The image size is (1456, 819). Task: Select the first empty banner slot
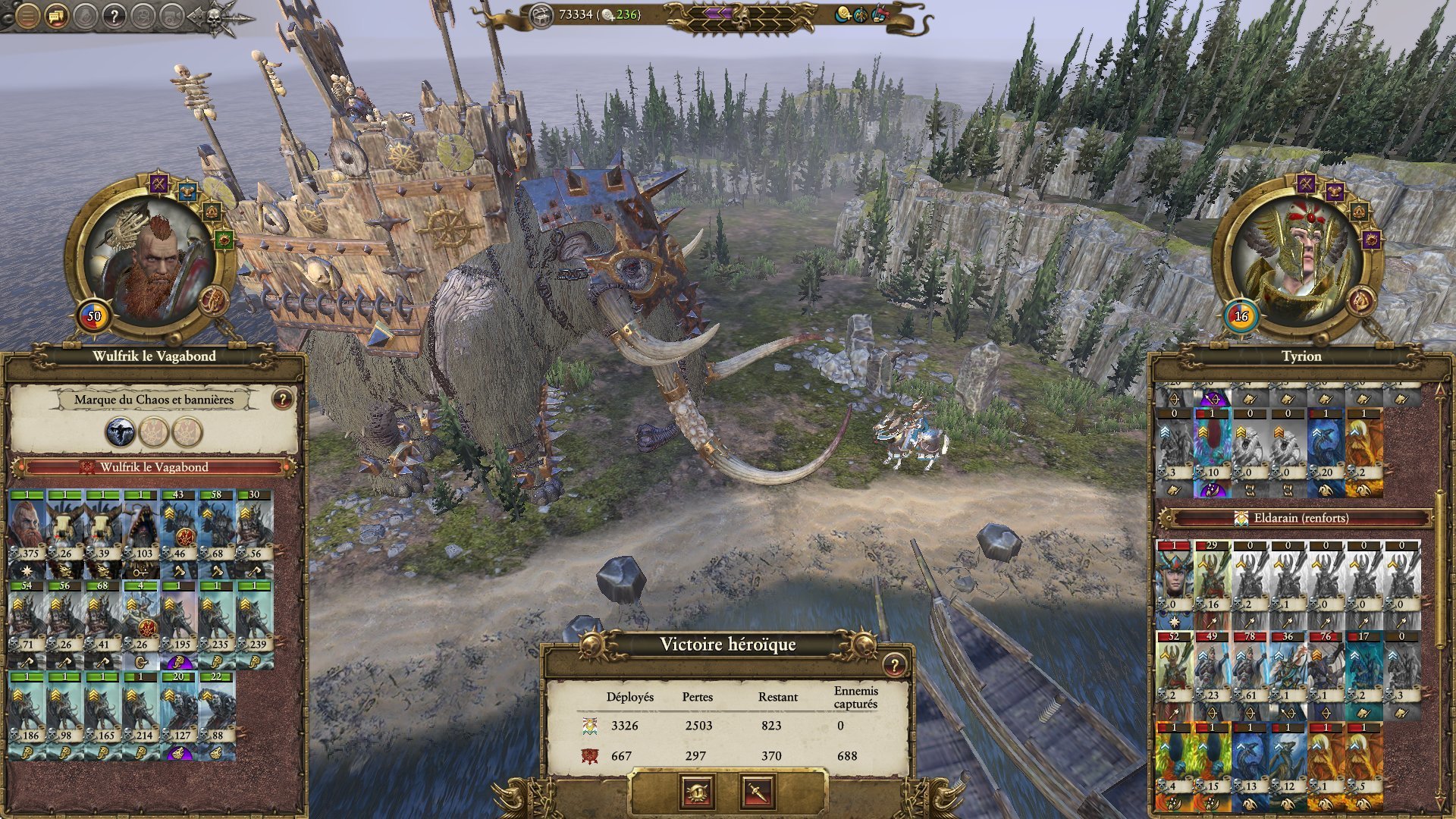(x=154, y=432)
